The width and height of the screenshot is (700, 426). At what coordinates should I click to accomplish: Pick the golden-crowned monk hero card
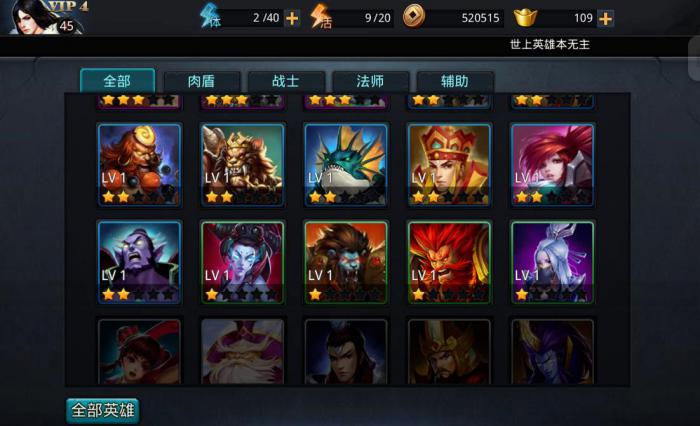449,164
